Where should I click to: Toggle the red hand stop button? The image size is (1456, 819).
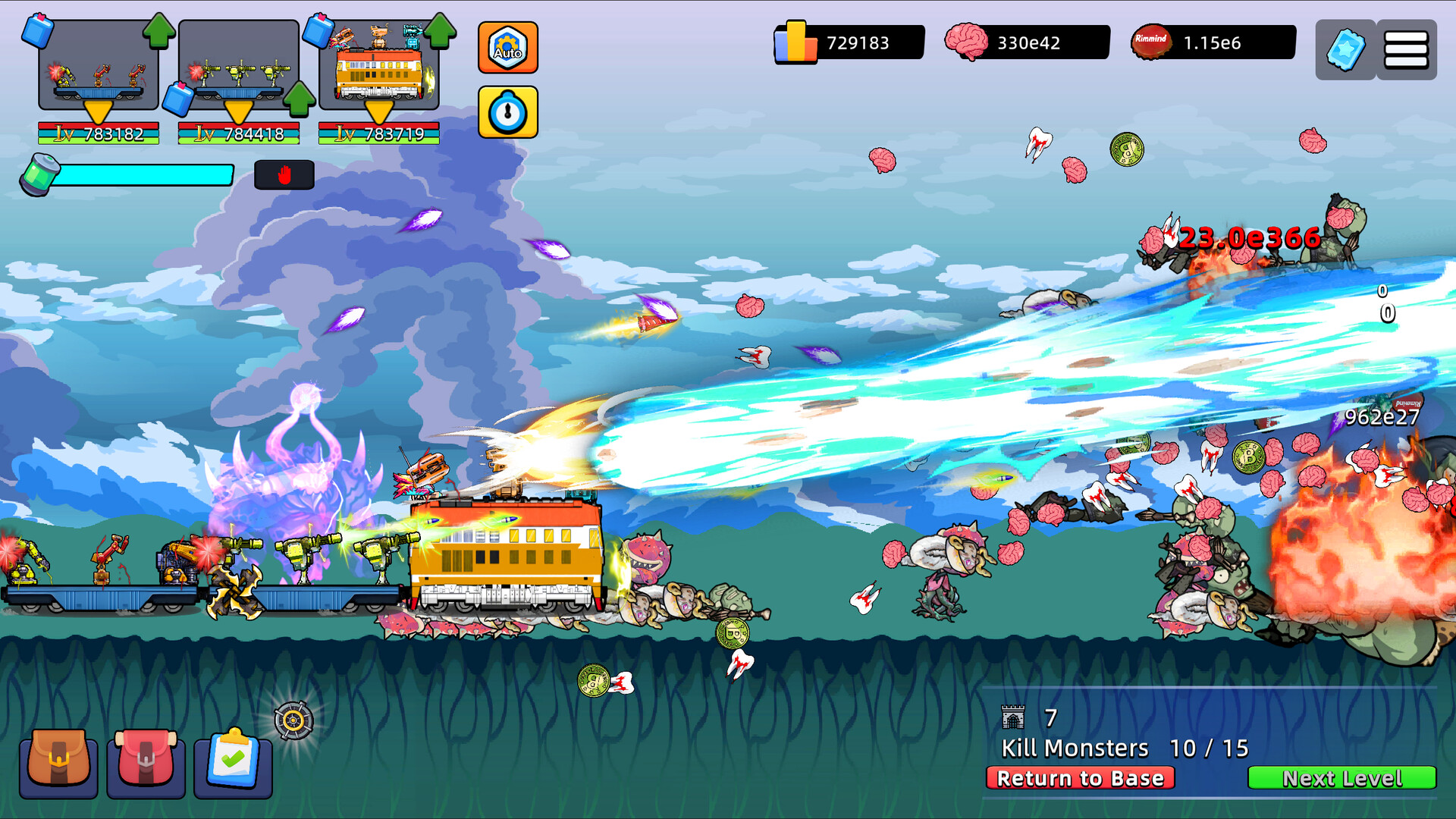[x=284, y=175]
